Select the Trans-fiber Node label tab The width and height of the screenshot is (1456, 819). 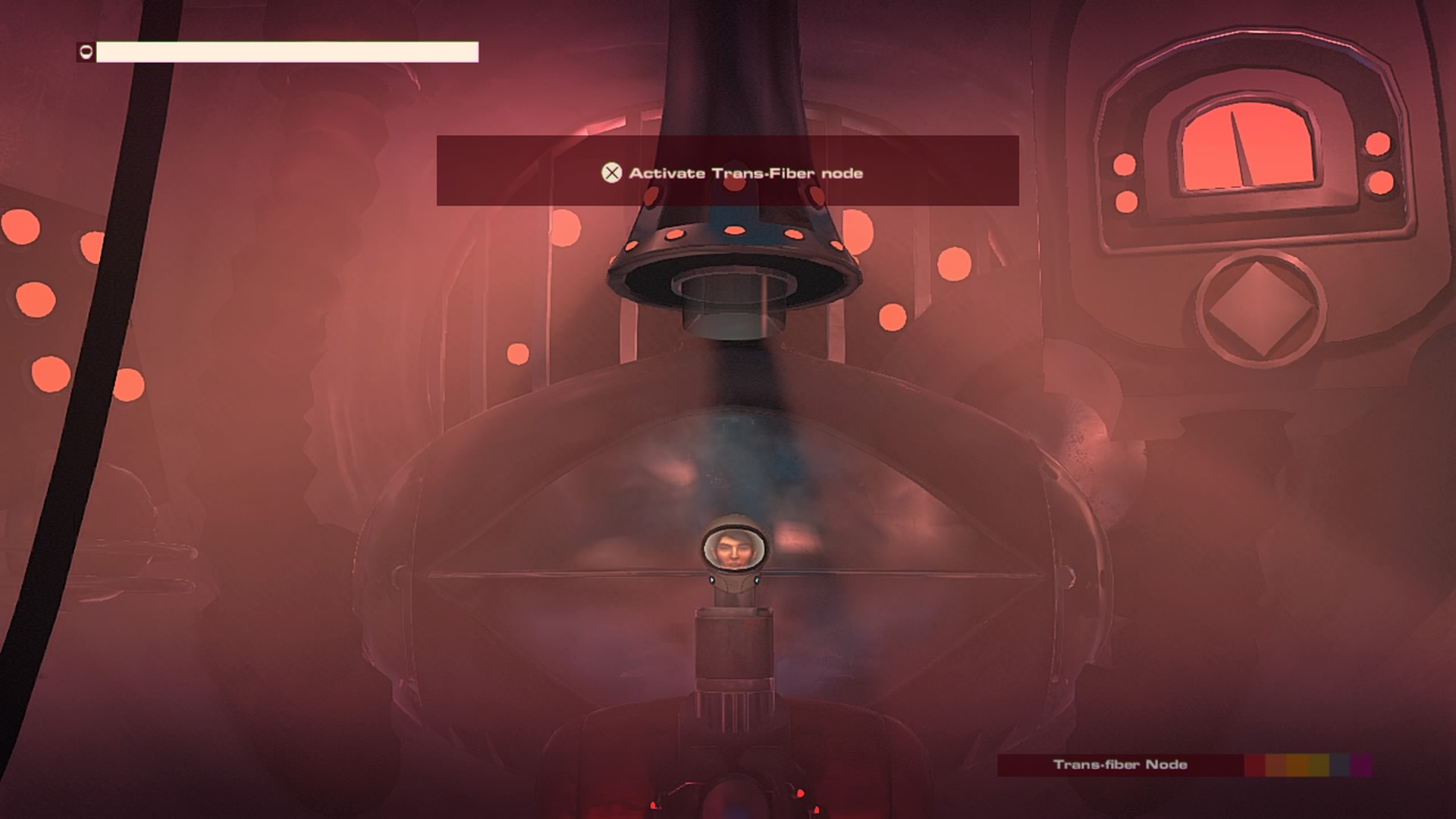click(1121, 765)
